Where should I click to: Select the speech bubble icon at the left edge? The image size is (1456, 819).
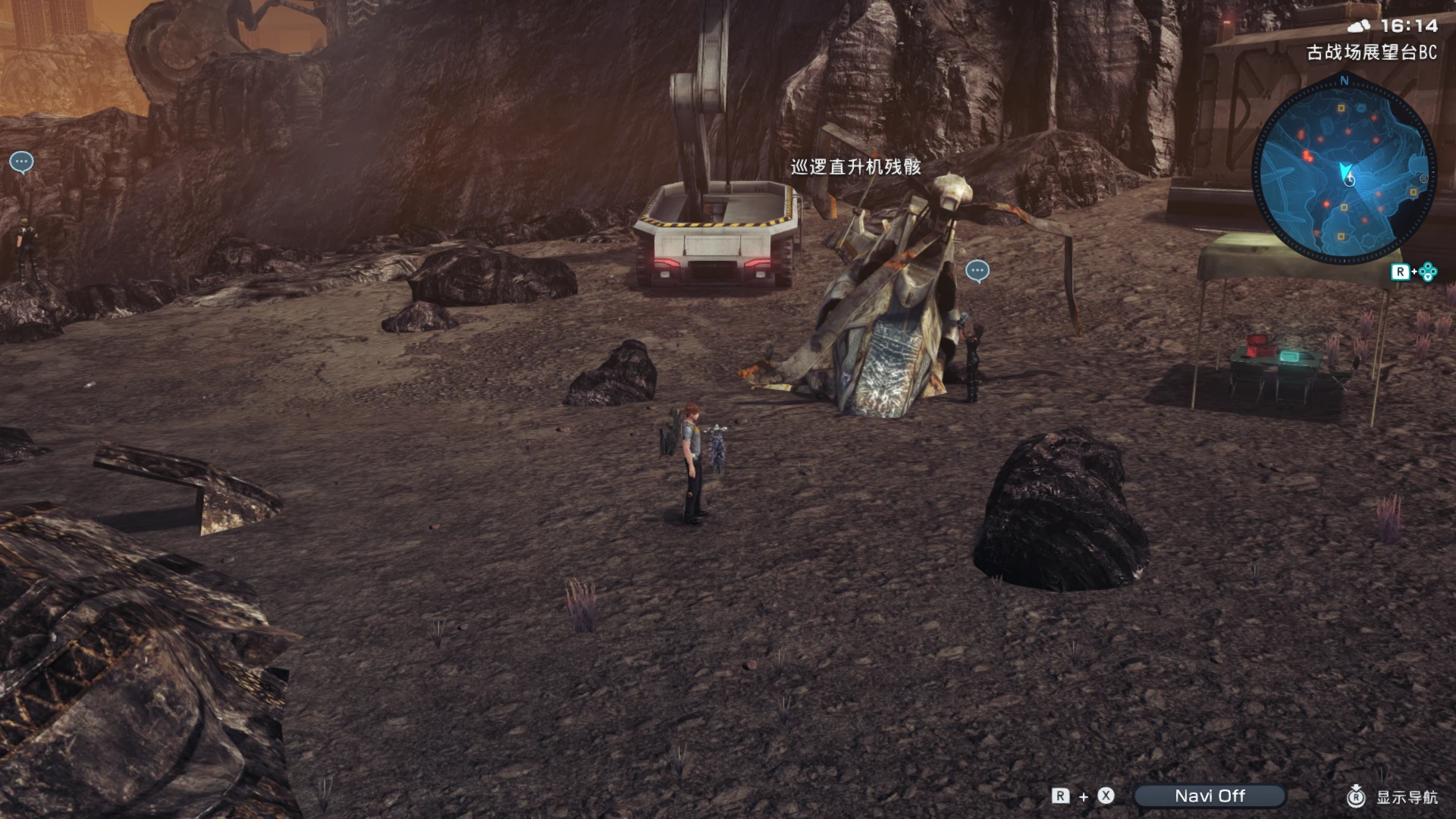(x=21, y=162)
